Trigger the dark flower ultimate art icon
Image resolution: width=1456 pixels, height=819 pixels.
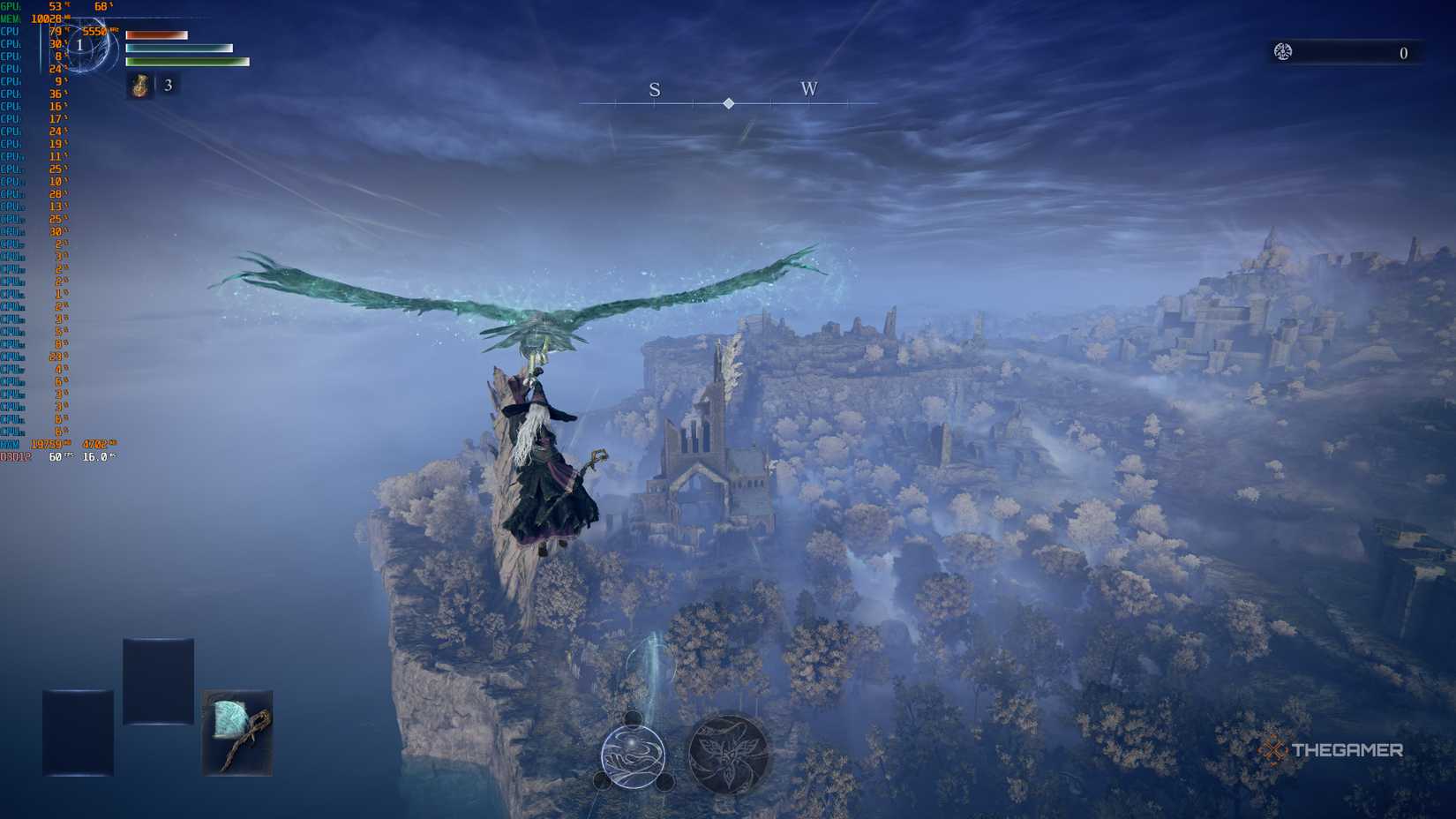(728, 755)
